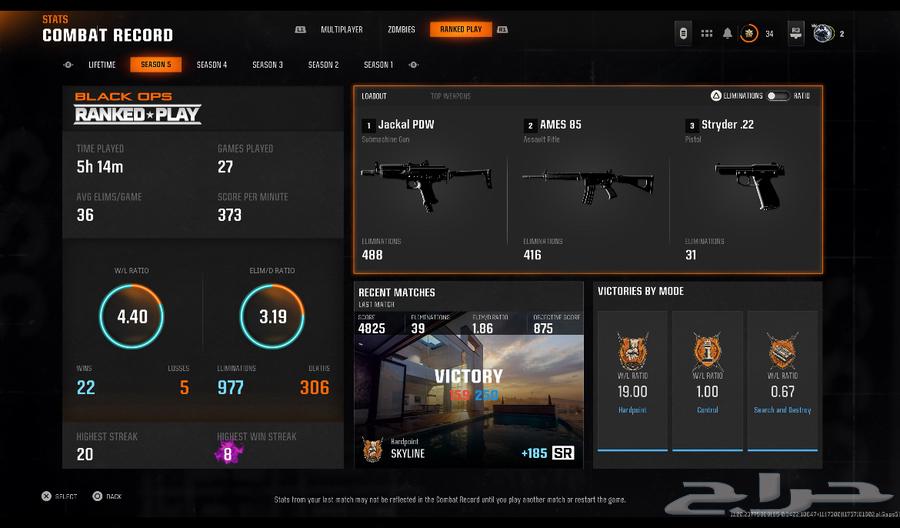Choose the Season 2 tab

click(323, 65)
